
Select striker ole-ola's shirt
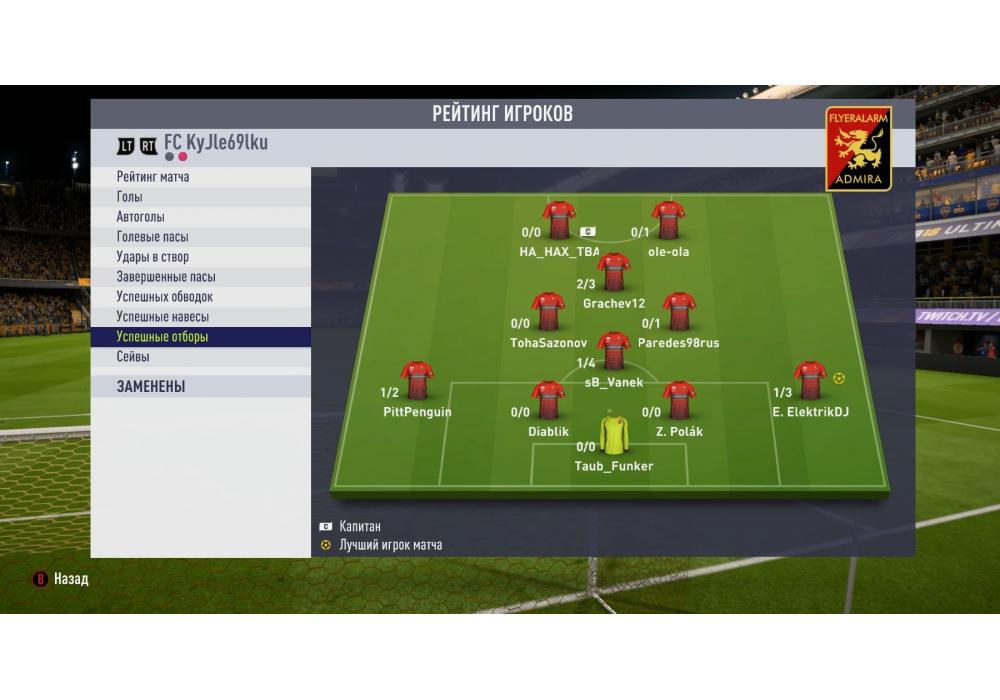coord(667,220)
